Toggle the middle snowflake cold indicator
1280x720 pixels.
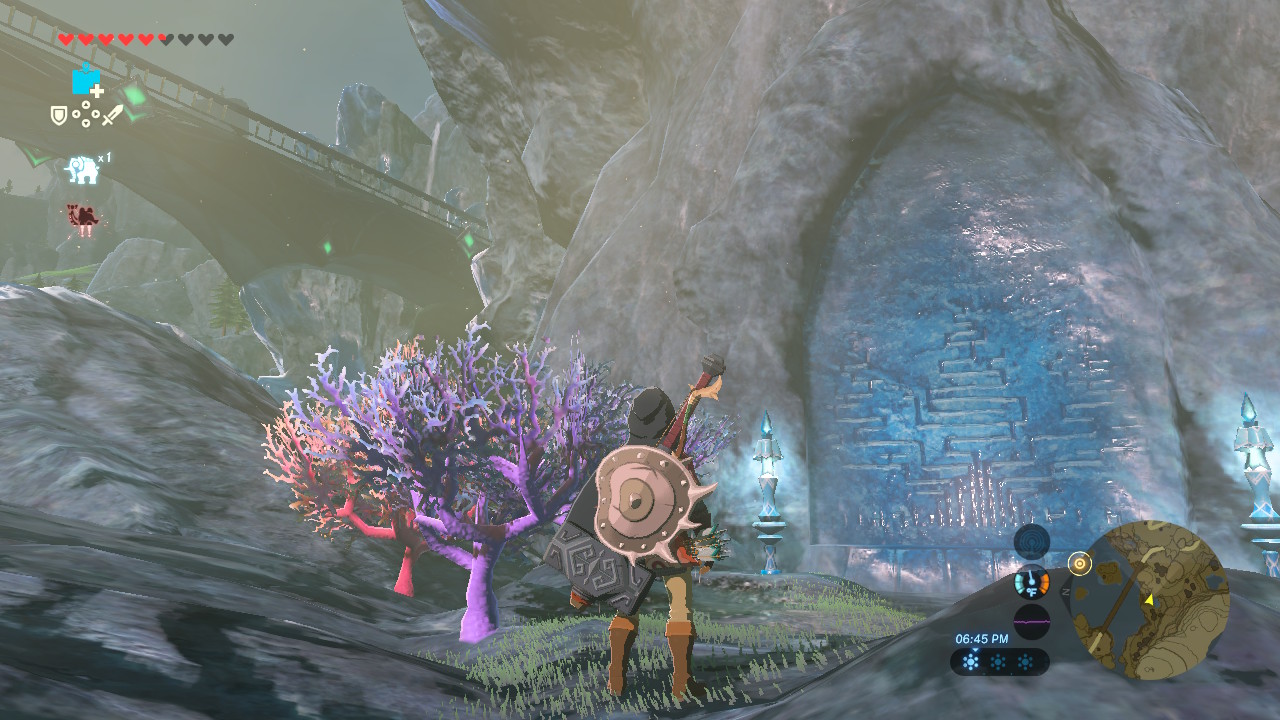click(1000, 662)
